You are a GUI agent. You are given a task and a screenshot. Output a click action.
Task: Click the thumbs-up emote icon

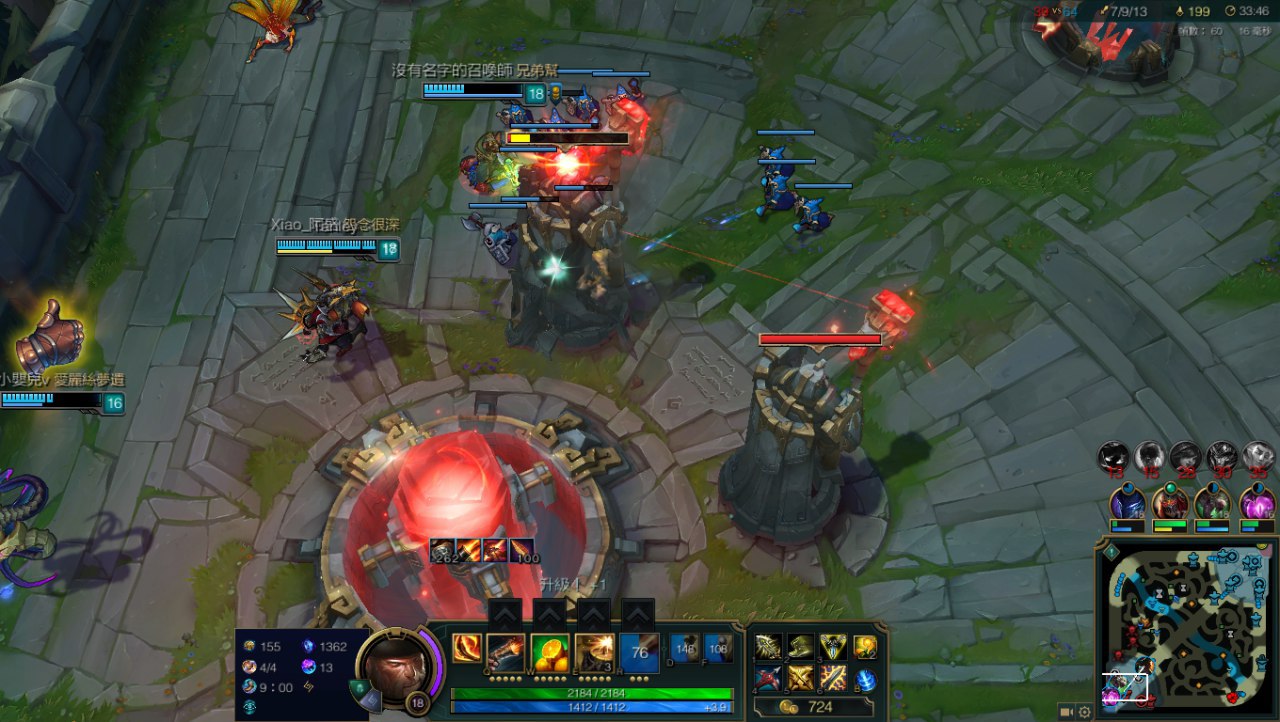48,335
